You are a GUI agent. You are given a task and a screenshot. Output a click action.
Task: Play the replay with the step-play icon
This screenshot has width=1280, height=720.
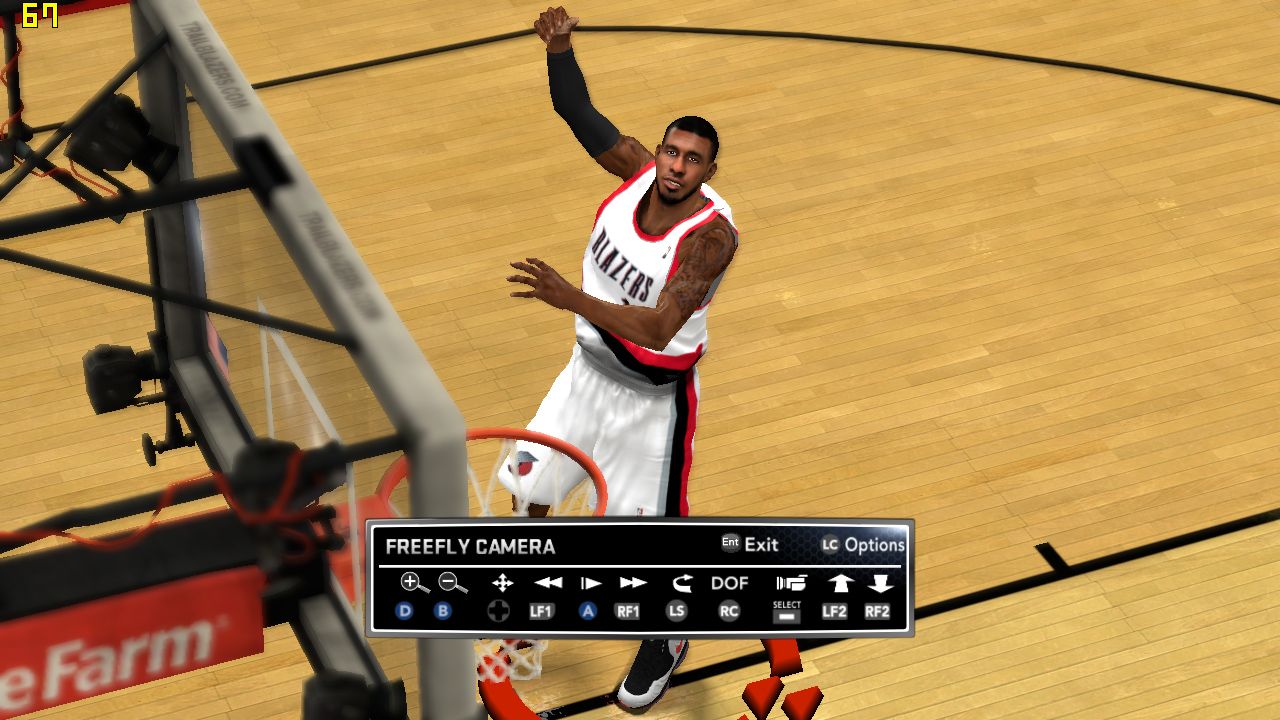click(x=591, y=583)
